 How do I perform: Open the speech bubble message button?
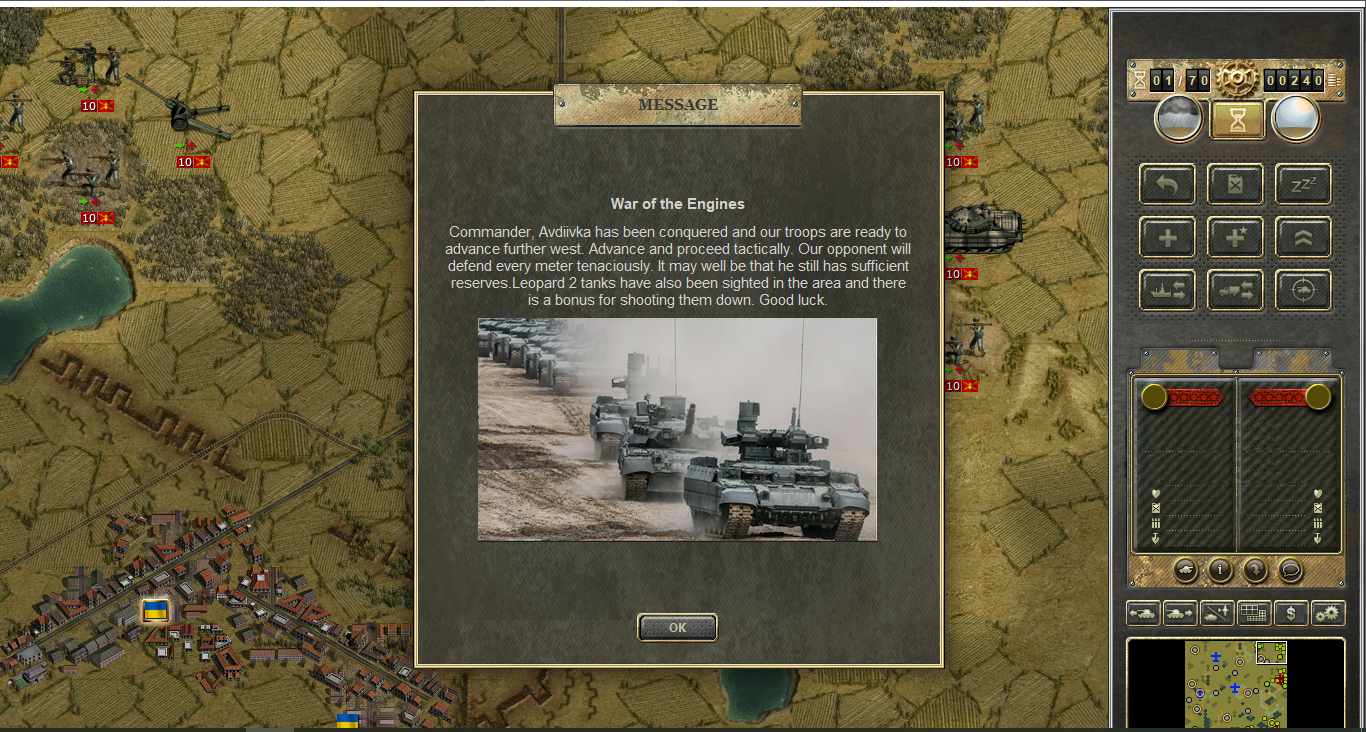[1290, 570]
